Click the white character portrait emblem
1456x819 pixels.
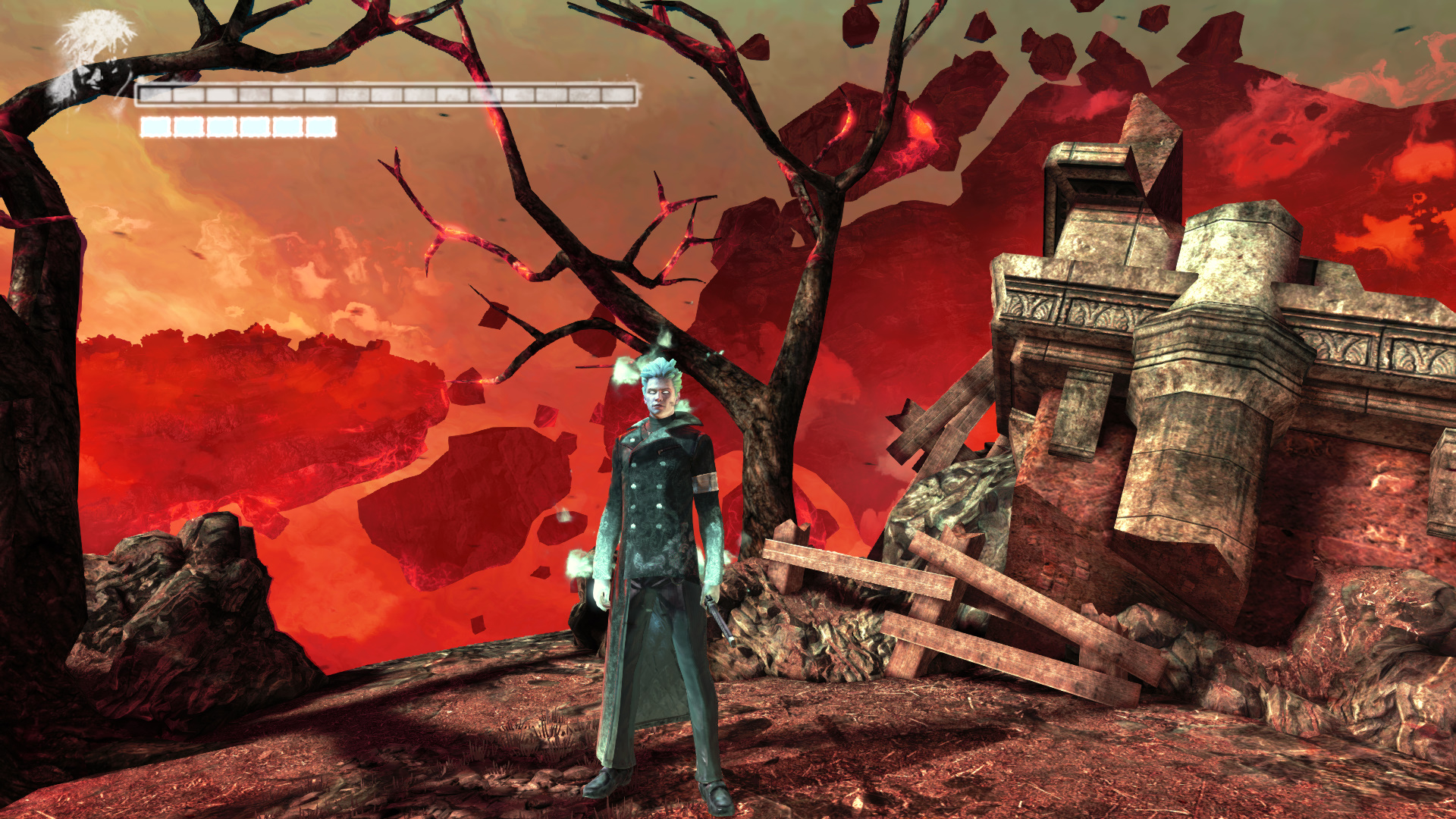(93, 57)
